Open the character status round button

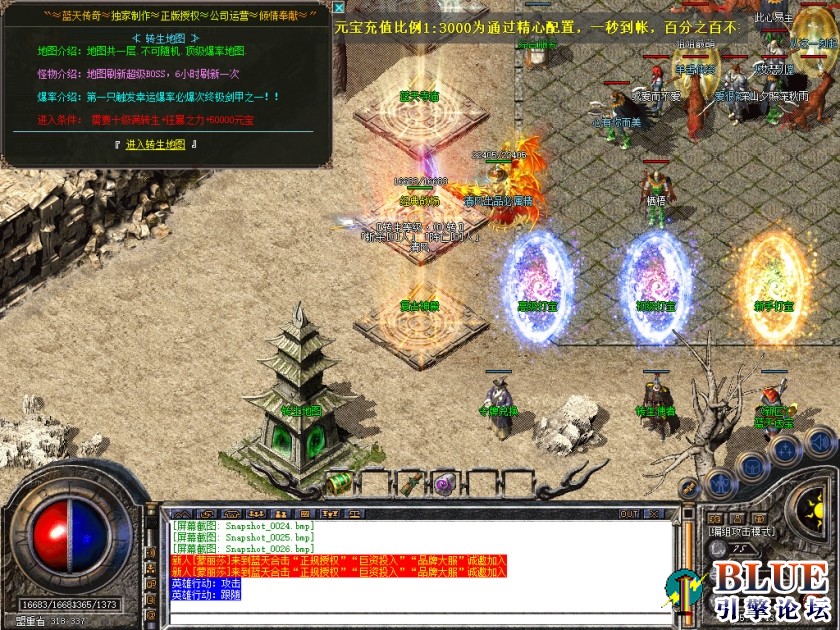[x=720, y=483]
